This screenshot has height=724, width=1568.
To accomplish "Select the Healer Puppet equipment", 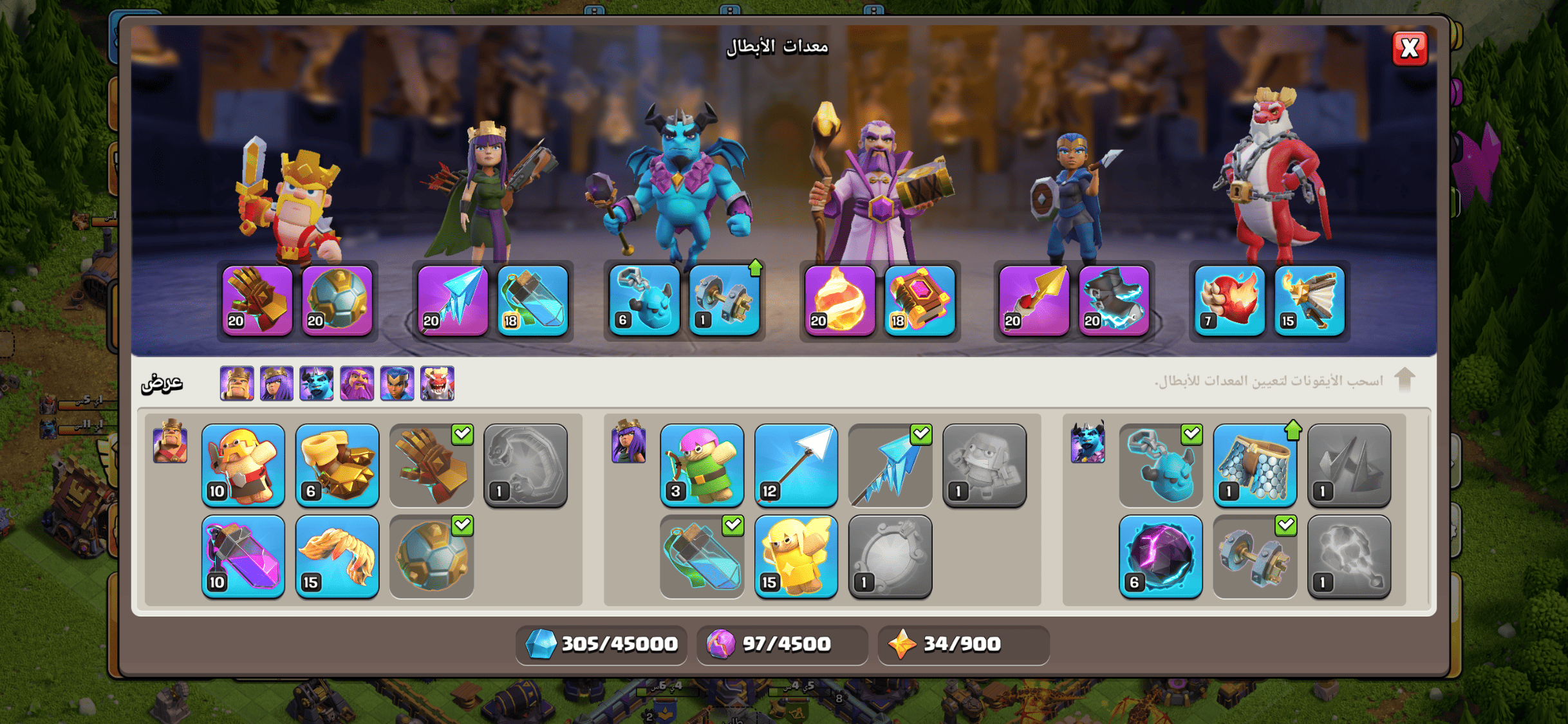I will (796, 557).
